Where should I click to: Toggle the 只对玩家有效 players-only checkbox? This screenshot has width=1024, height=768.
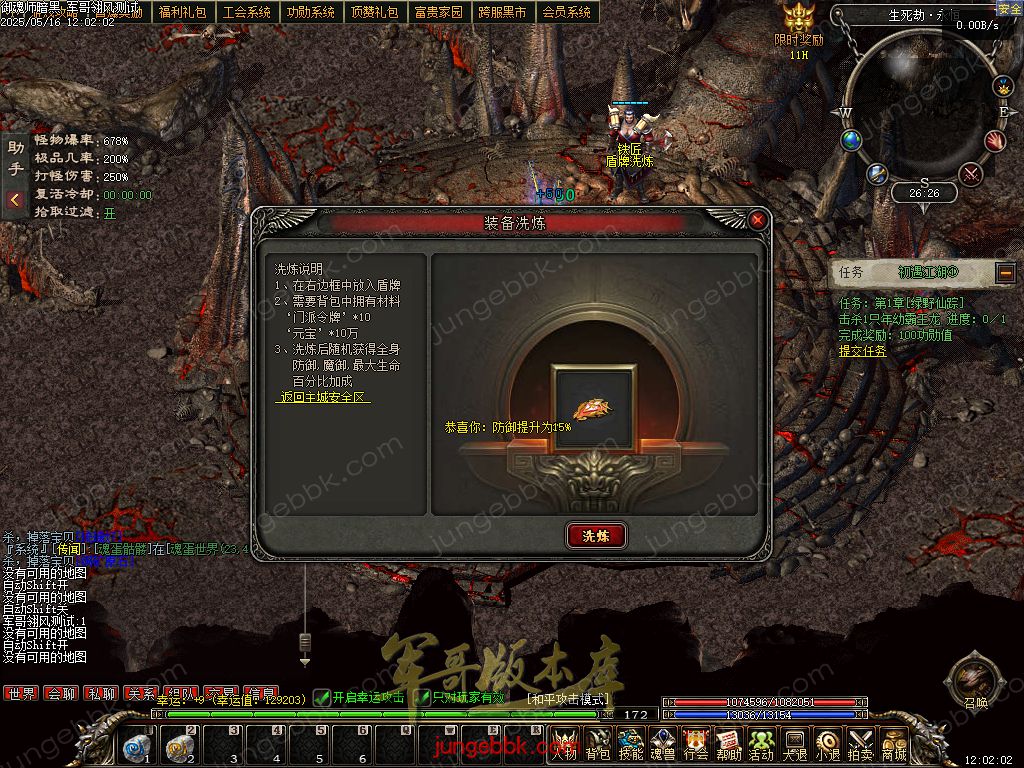[x=423, y=697]
